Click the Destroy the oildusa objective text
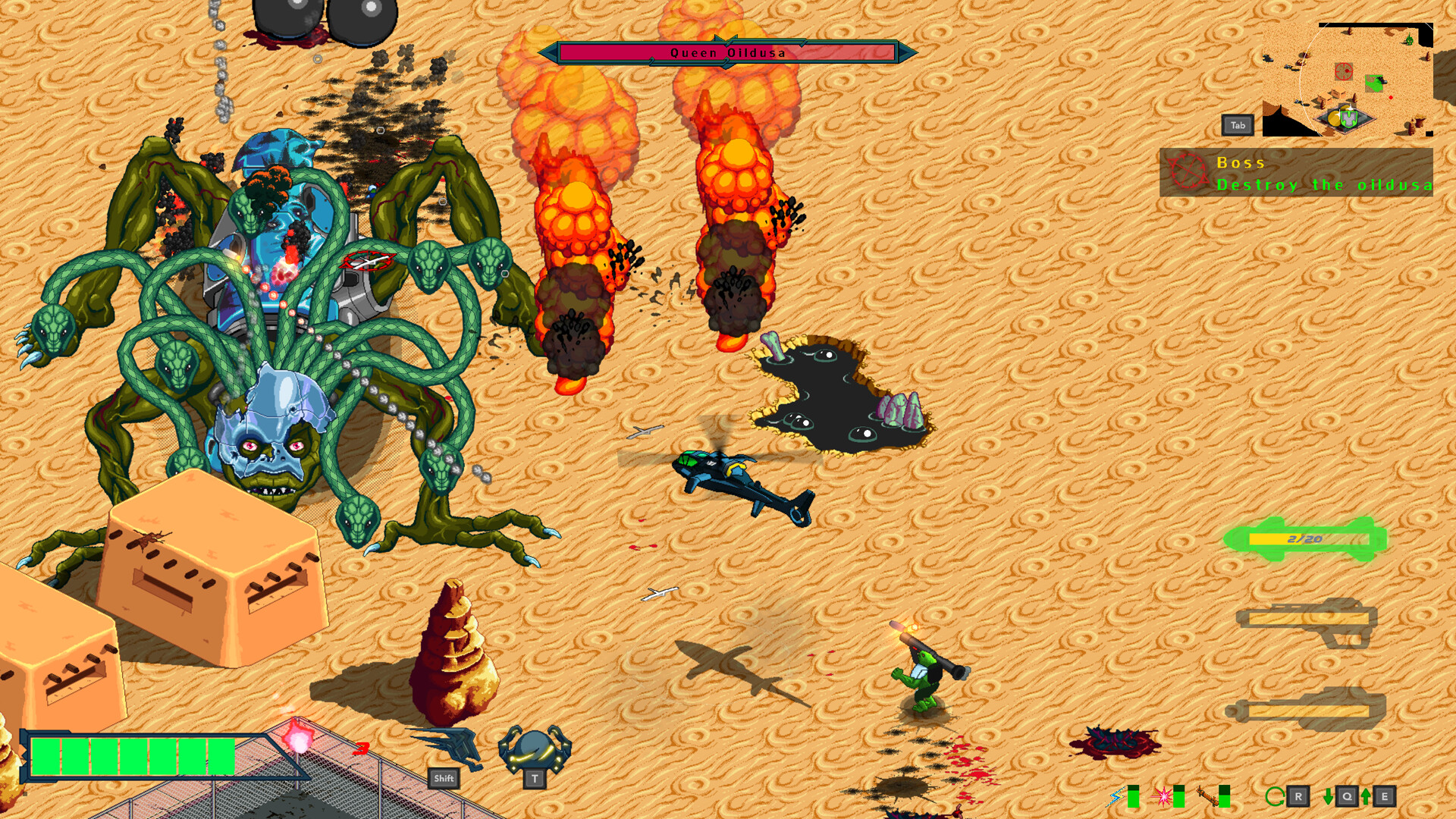Screen dimensions: 1456x819 pos(1323,185)
